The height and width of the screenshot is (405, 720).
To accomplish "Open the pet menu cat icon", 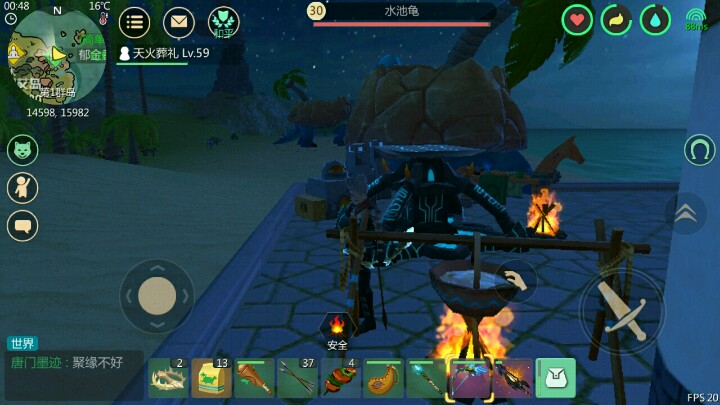I will click(x=22, y=151).
